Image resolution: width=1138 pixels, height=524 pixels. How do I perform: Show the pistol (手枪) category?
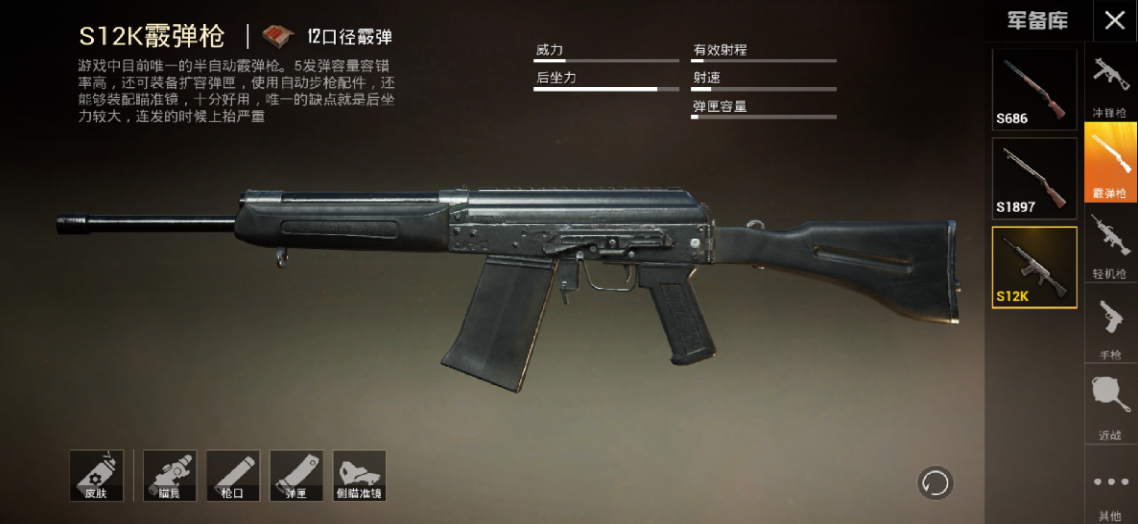1110,325
